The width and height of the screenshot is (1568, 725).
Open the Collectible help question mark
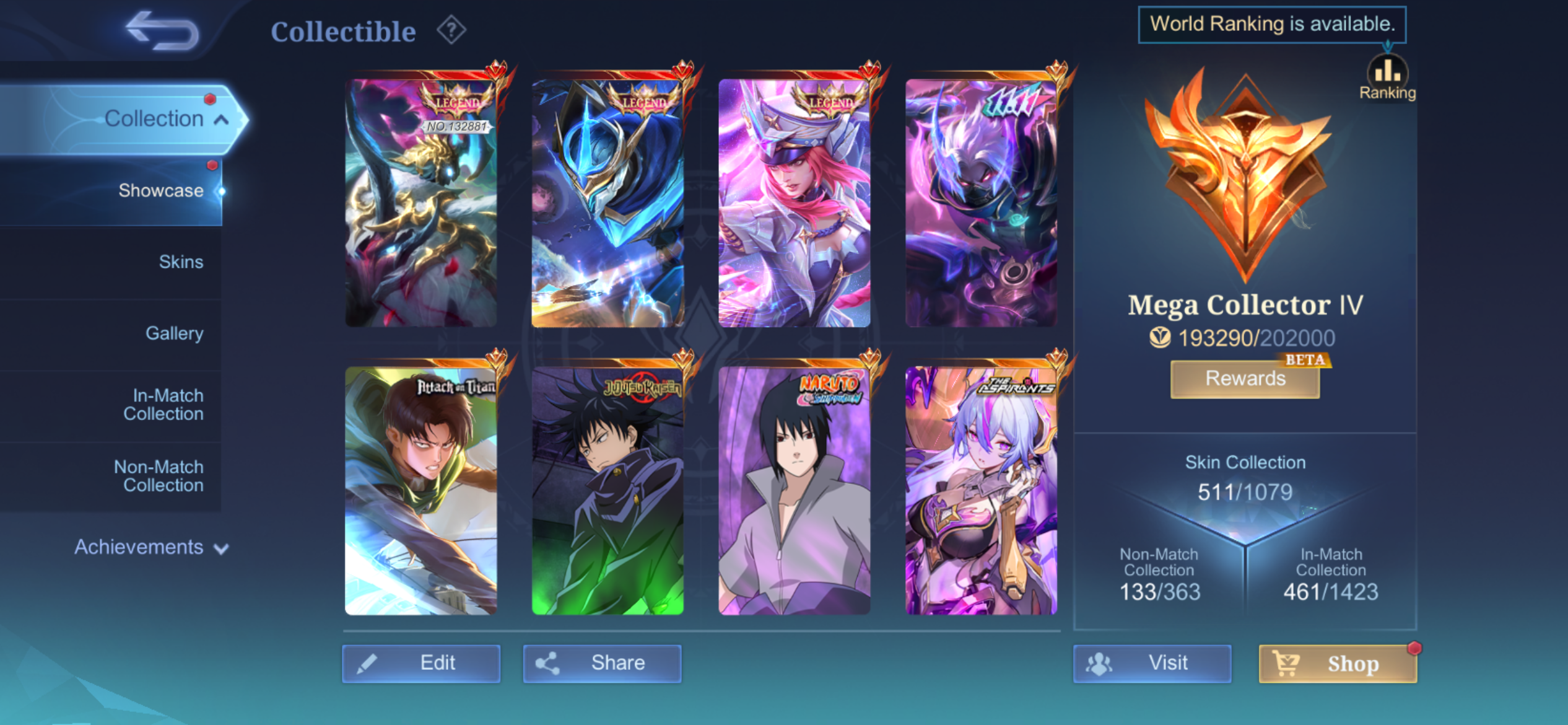pyautogui.click(x=451, y=30)
